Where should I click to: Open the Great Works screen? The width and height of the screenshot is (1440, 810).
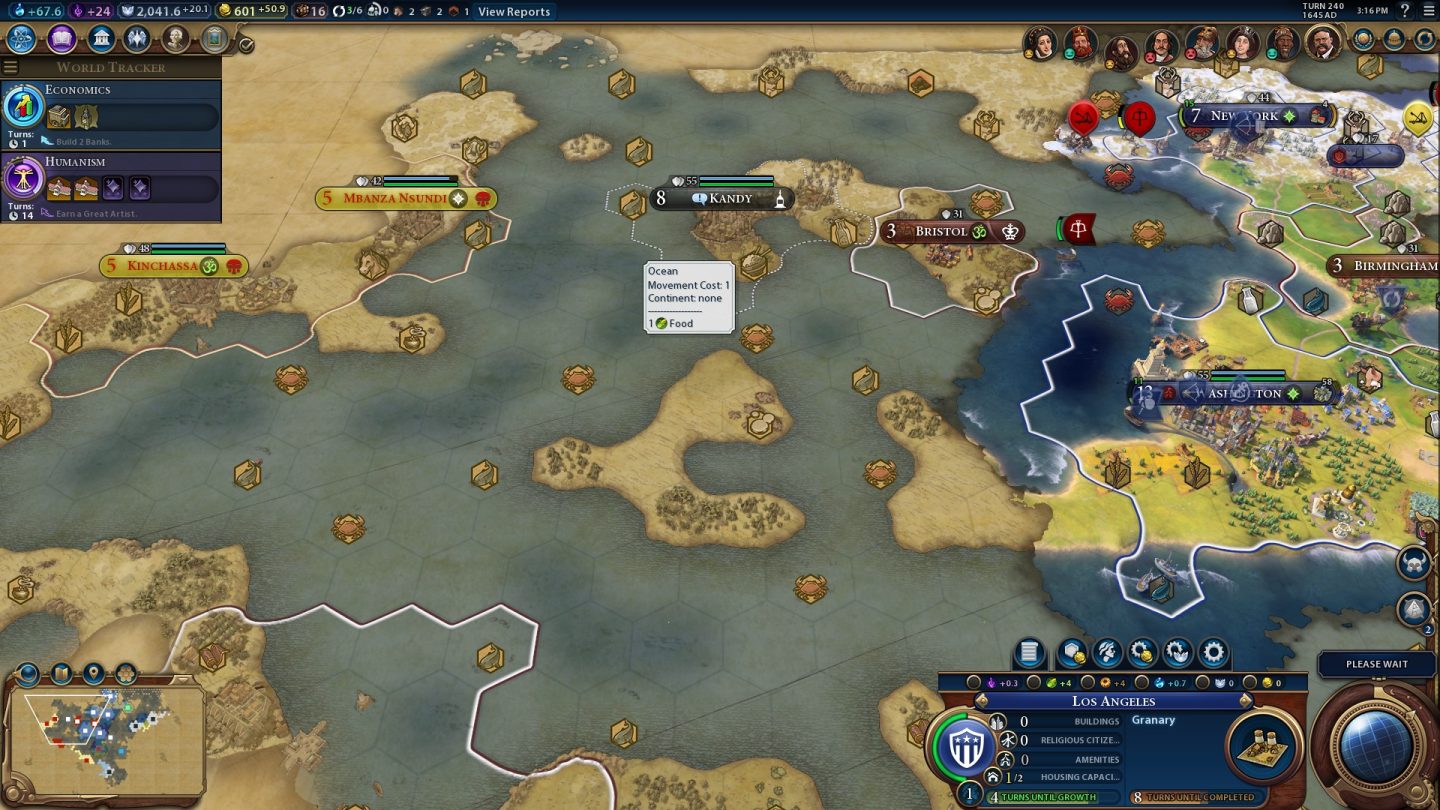[x=213, y=39]
